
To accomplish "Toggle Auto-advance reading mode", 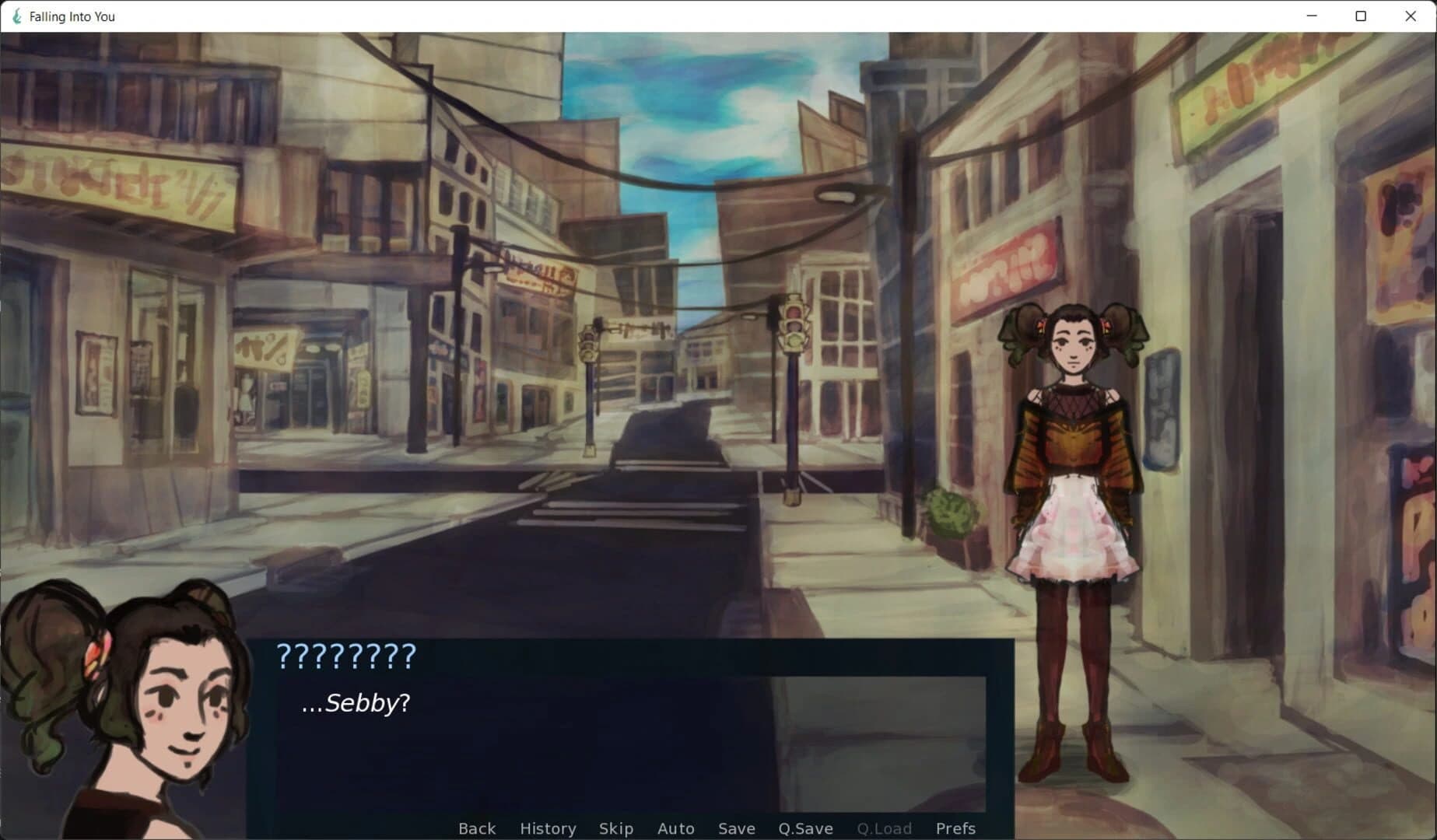I will [675, 828].
